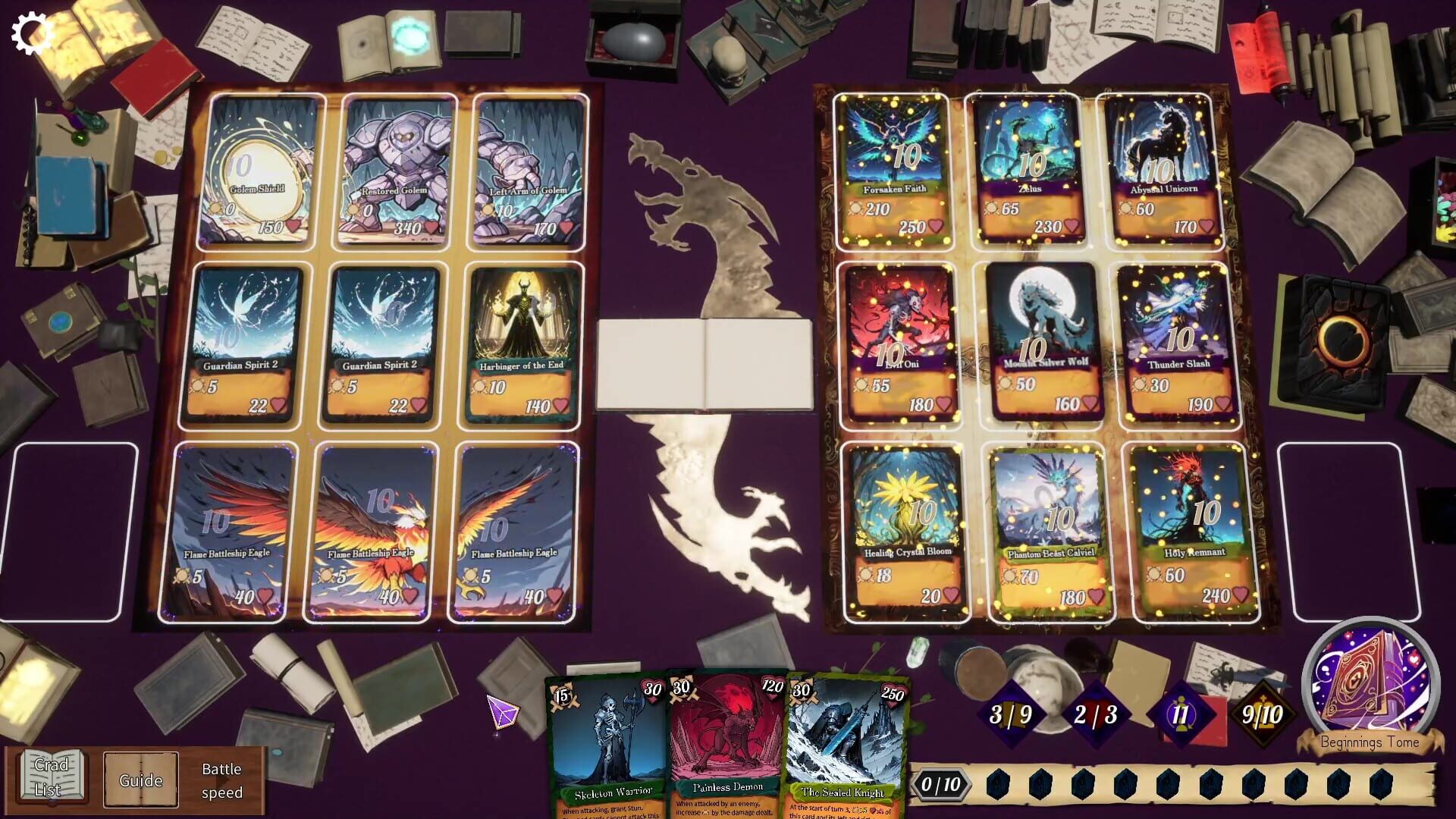This screenshot has width=1456, height=819.
Task: Open the Guide
Action: [141, 780]
